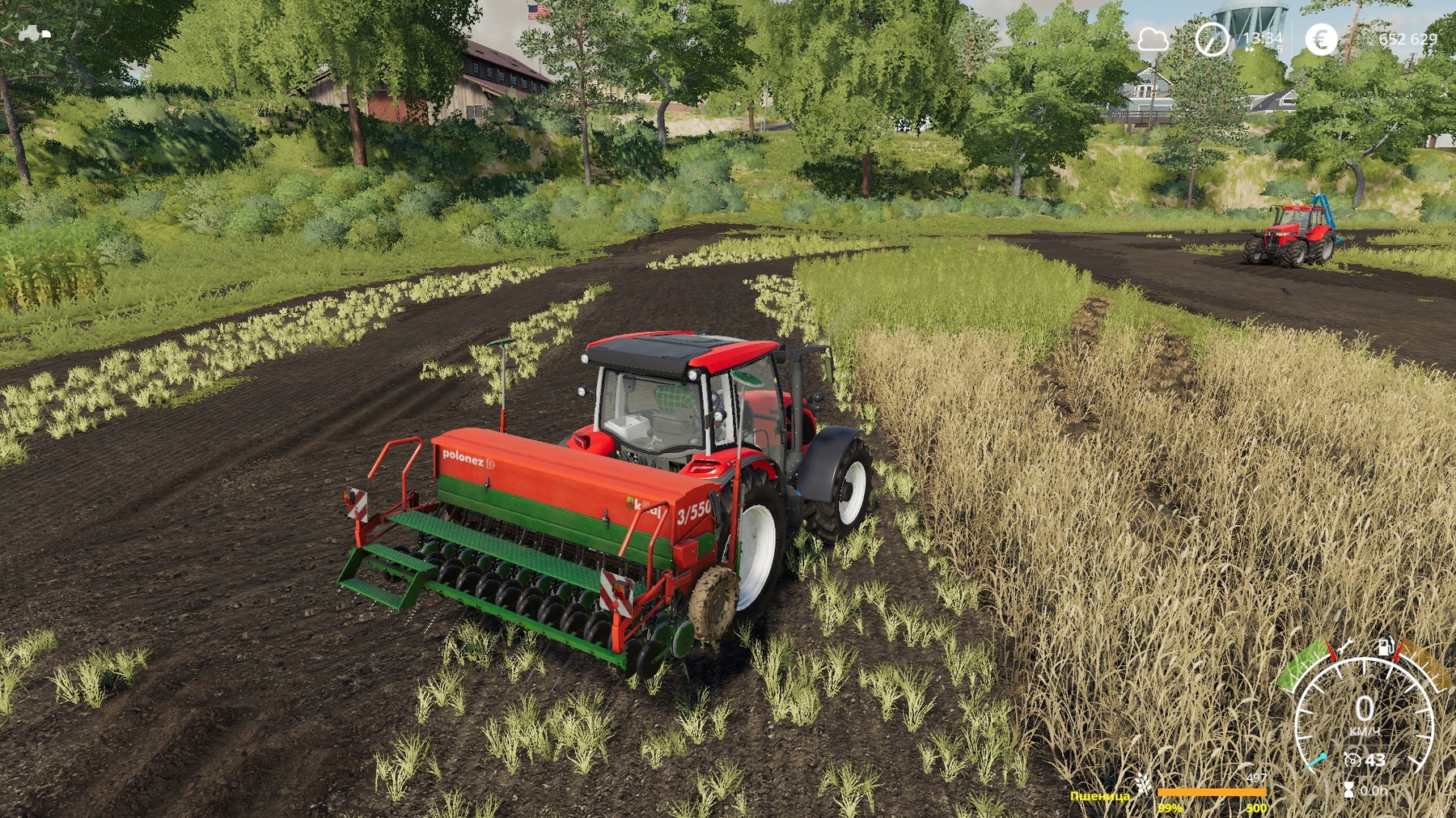Click the tractor and implement icon

[34, 33]
